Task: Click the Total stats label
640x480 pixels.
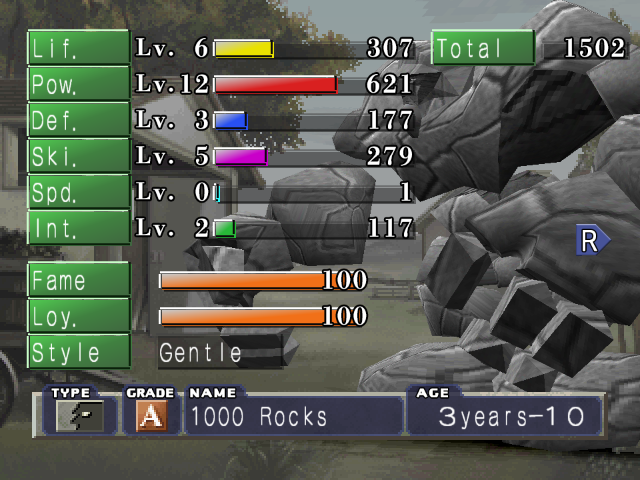Action: pyautogui.click(x=483, y=47)
